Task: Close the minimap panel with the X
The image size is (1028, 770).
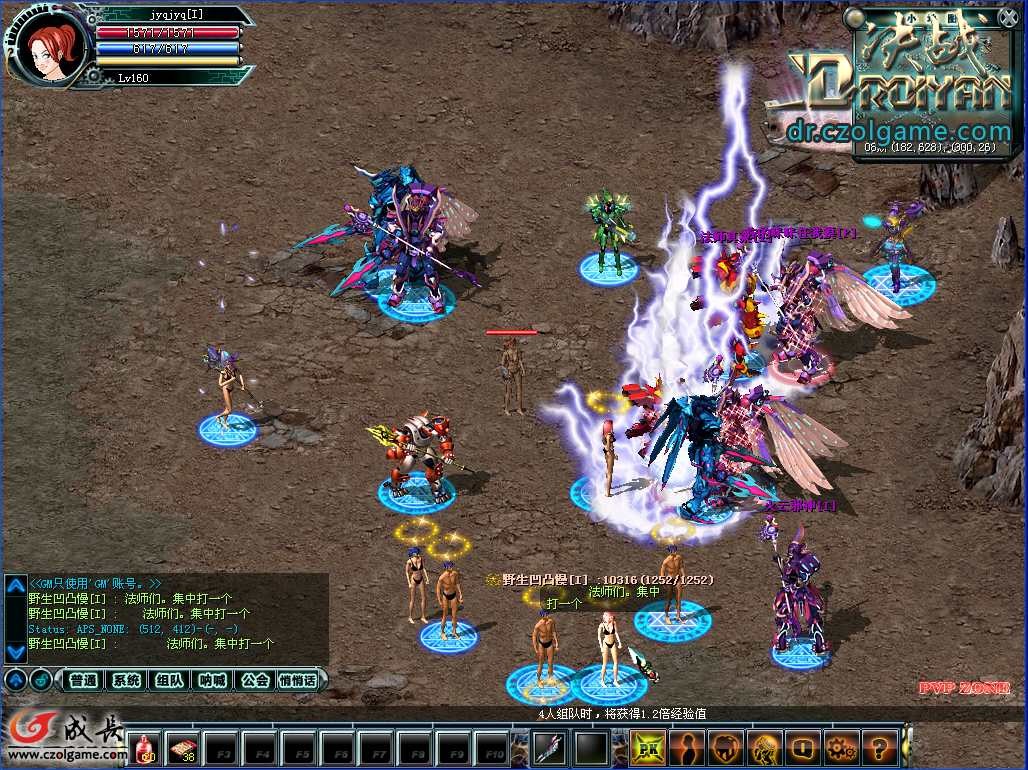Action: tap(1007, 17)
